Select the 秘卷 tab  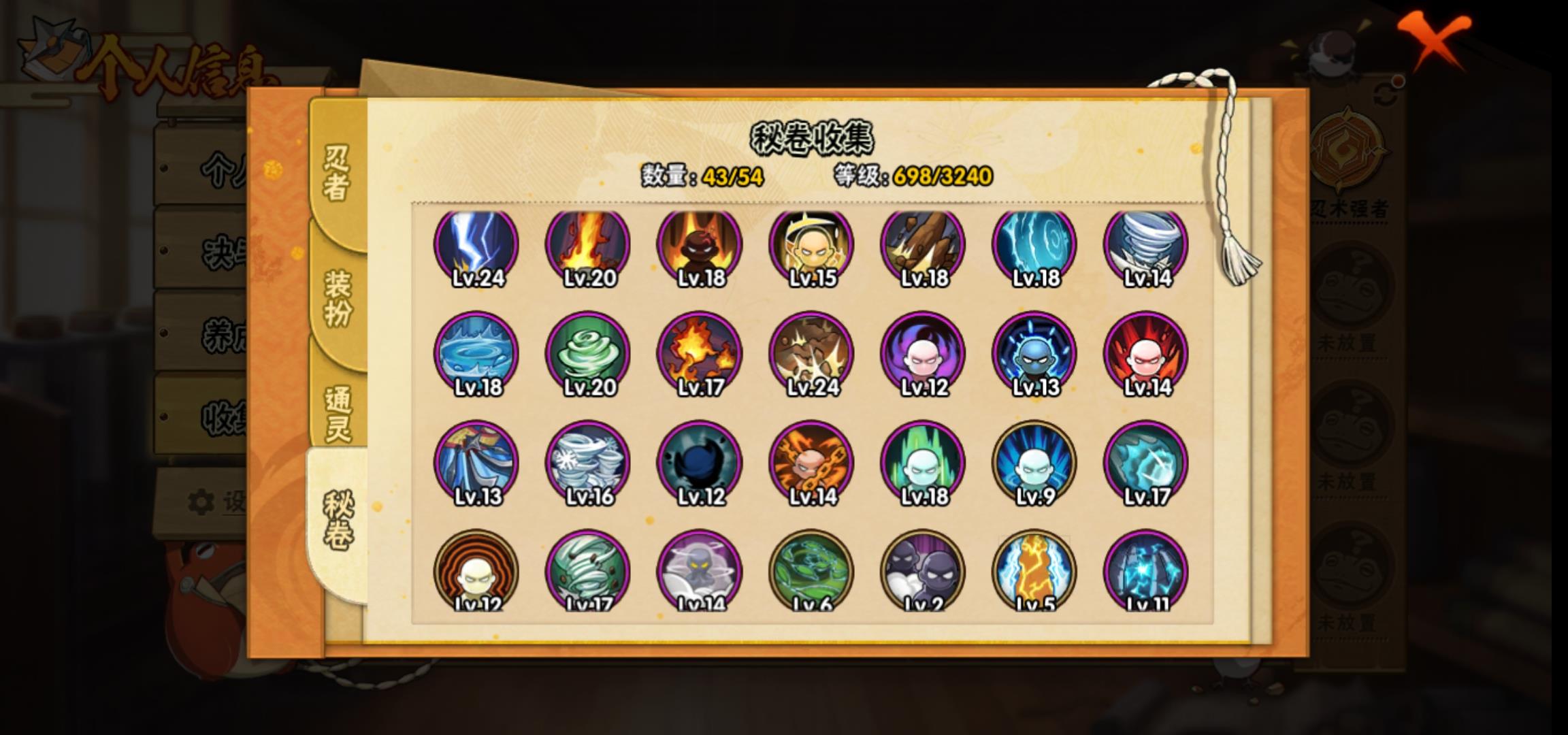[x=338, y=521]
